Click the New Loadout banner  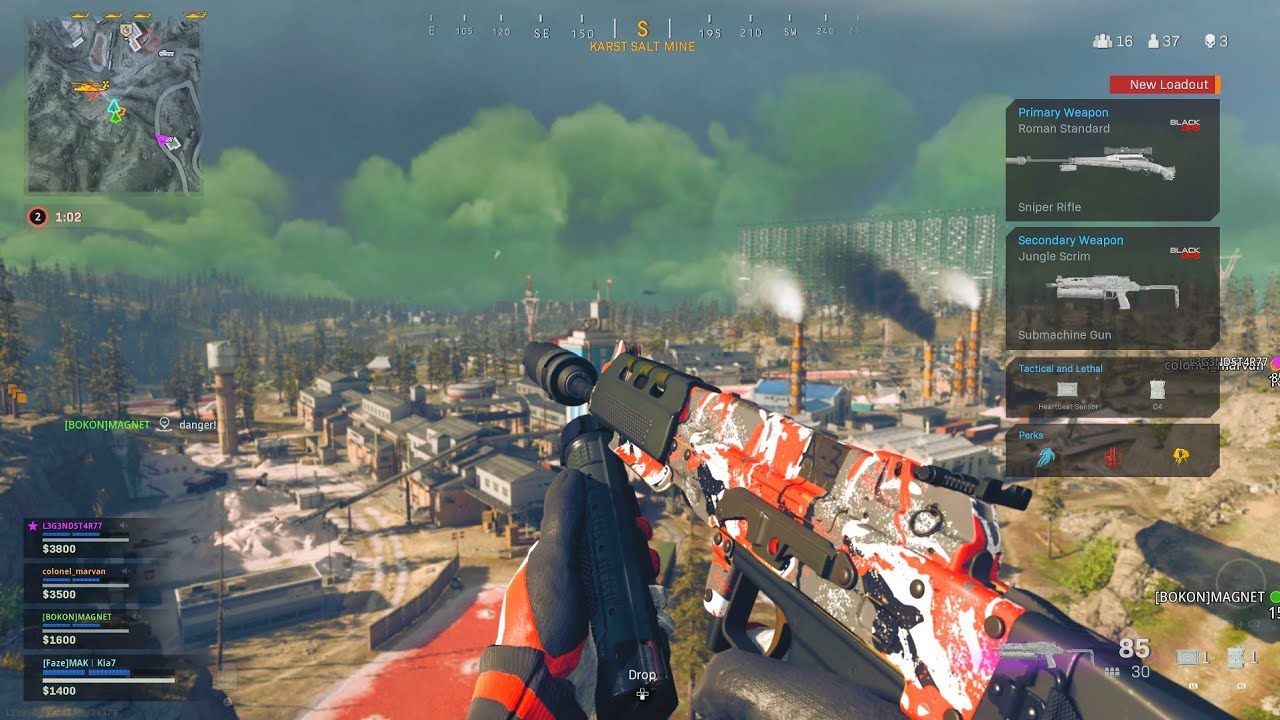click(x=1165, y=85)
